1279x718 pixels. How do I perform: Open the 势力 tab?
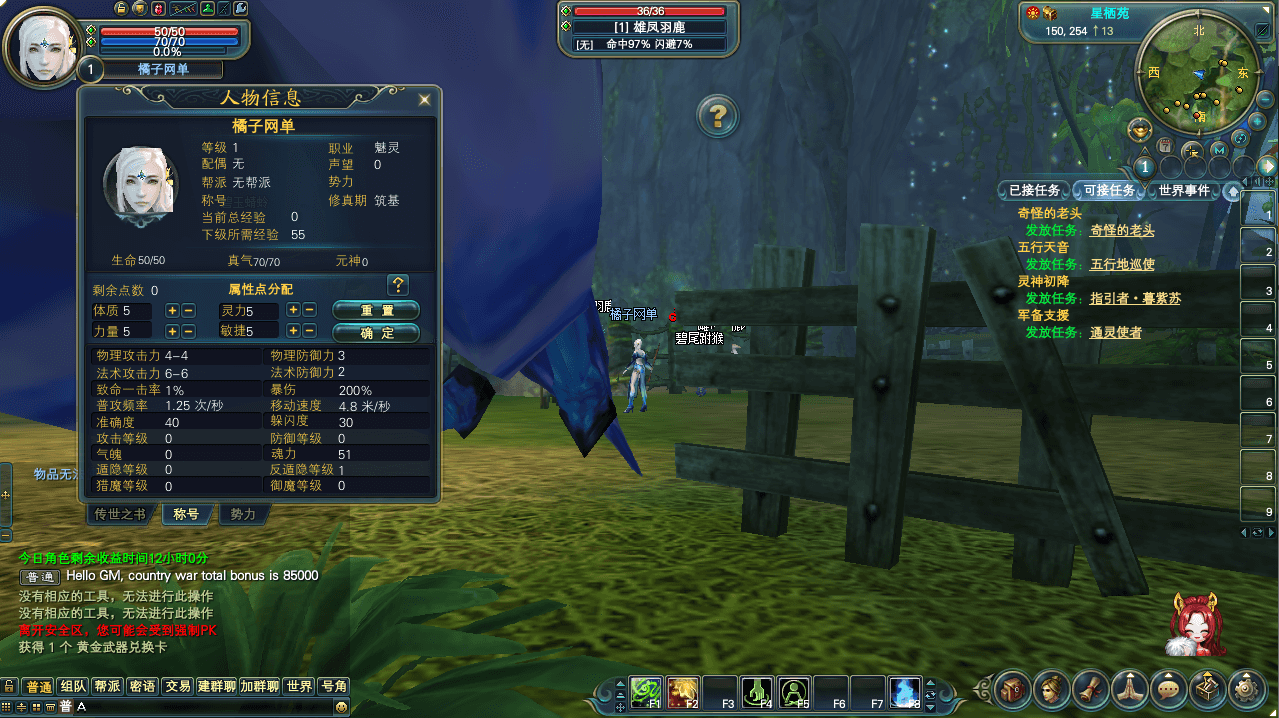pyautogui.click(x=243, y=514)
